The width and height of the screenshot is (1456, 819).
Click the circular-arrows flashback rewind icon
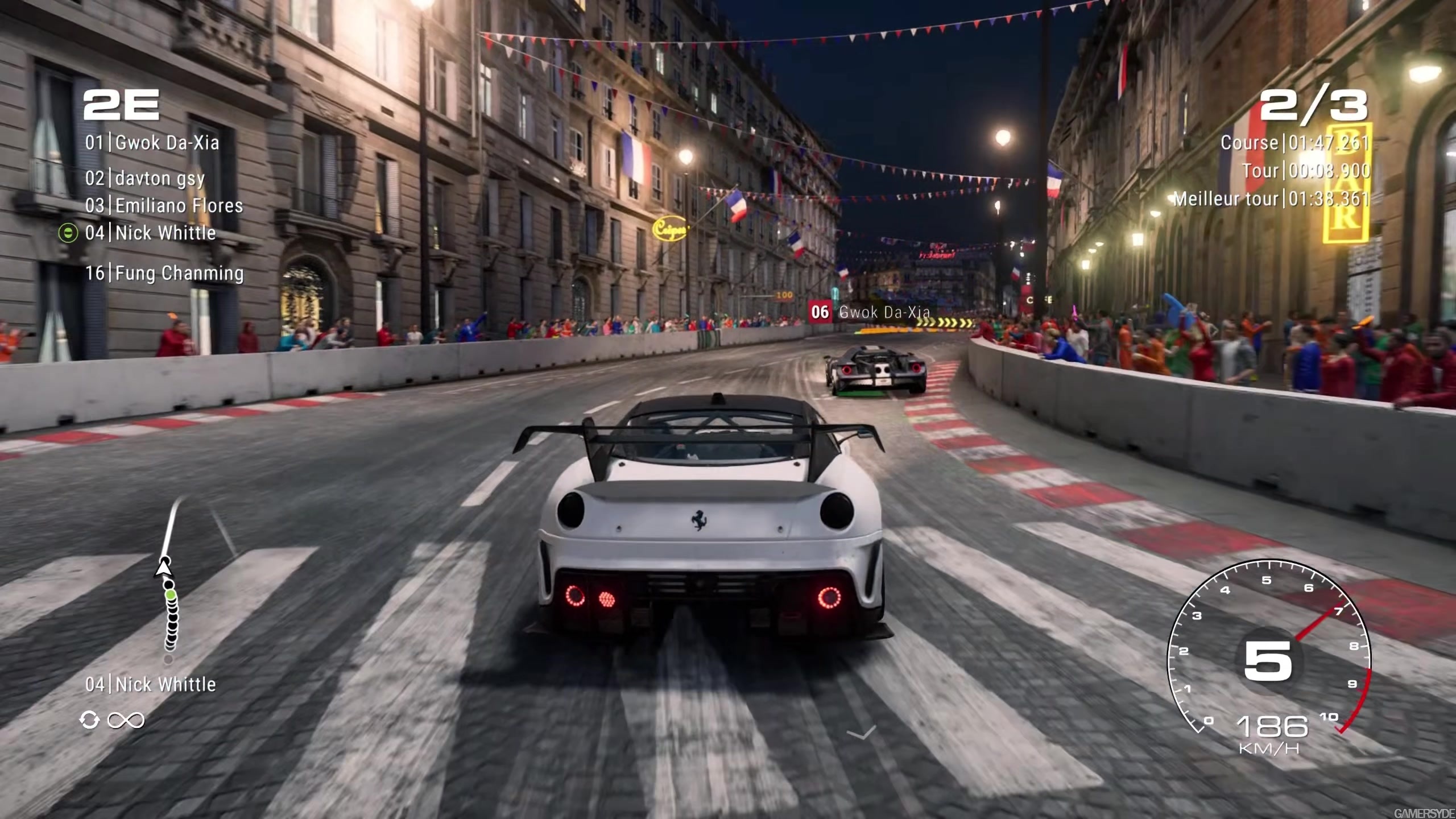pos(89,720)
